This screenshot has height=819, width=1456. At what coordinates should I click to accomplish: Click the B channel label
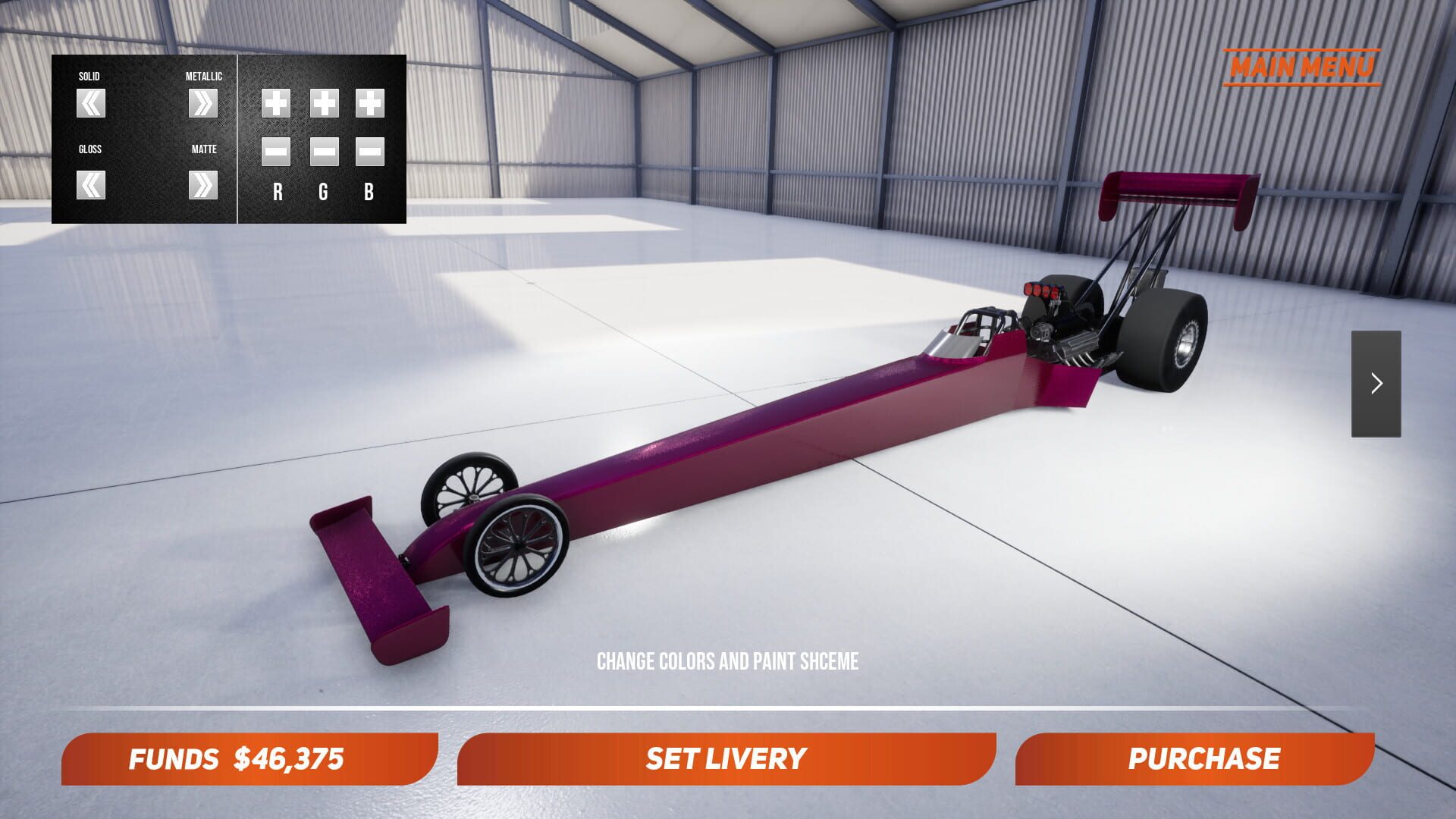(369, 192)
